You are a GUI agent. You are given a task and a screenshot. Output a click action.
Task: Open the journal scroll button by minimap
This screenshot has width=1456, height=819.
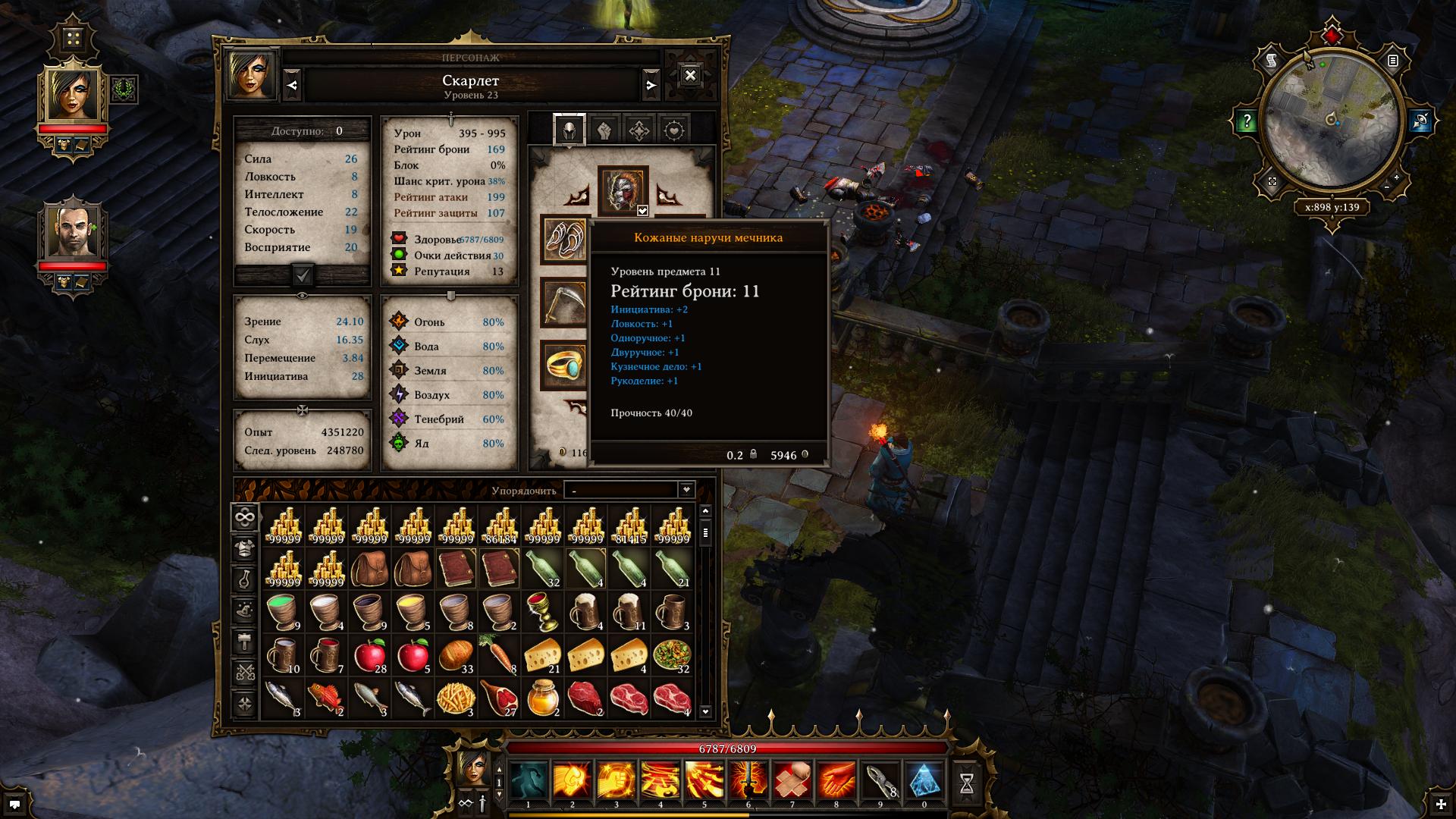(x=1272, y=61)
